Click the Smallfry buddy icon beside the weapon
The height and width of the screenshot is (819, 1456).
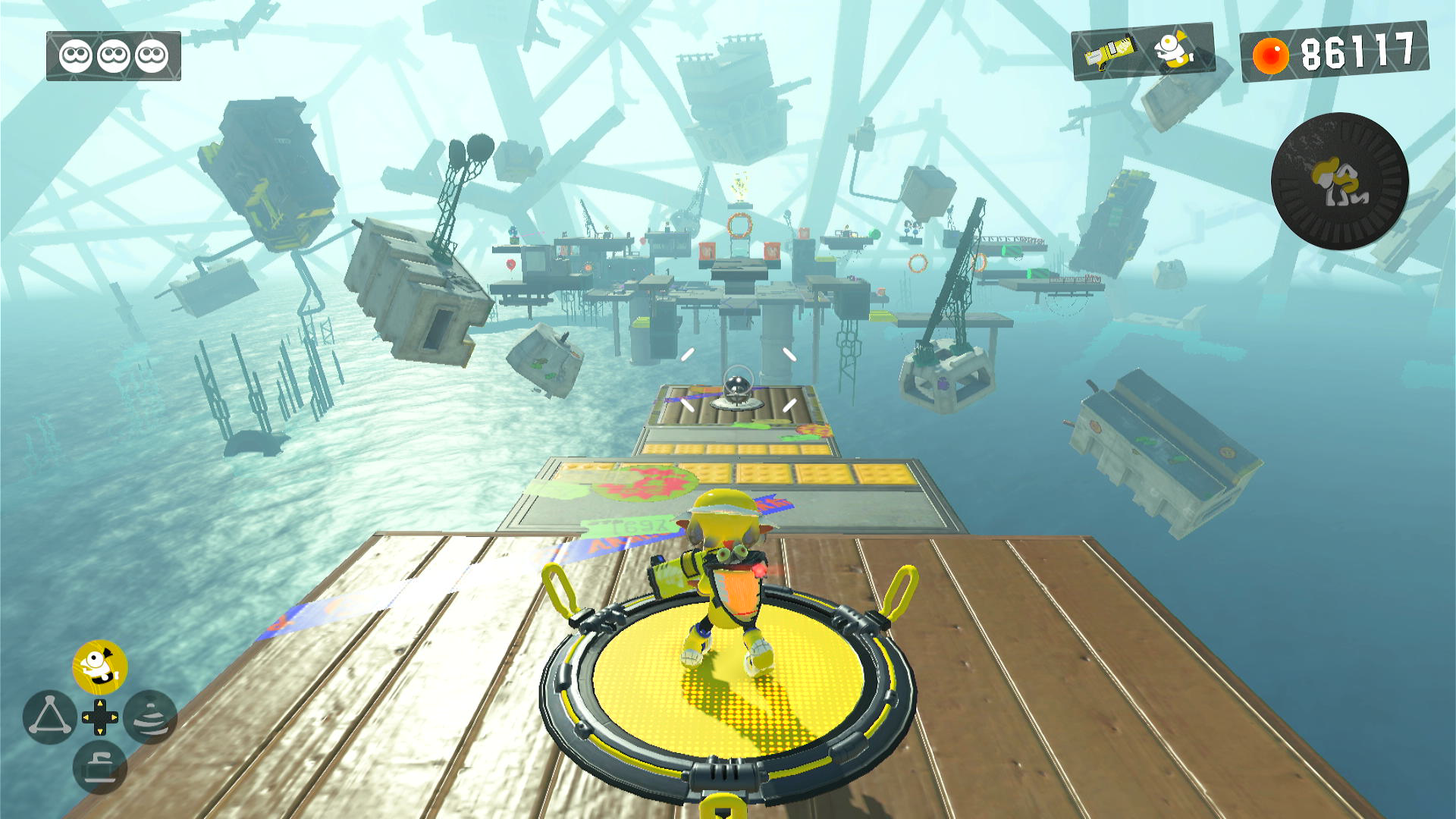tap(1172, 49)
